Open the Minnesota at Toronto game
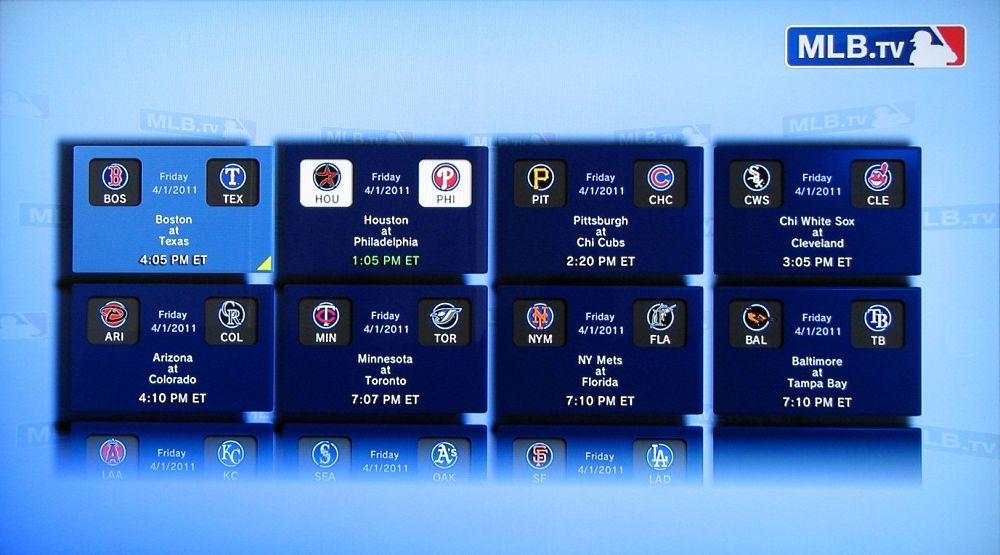Screen dimensions: 1000x555 (x=385, y=349)
